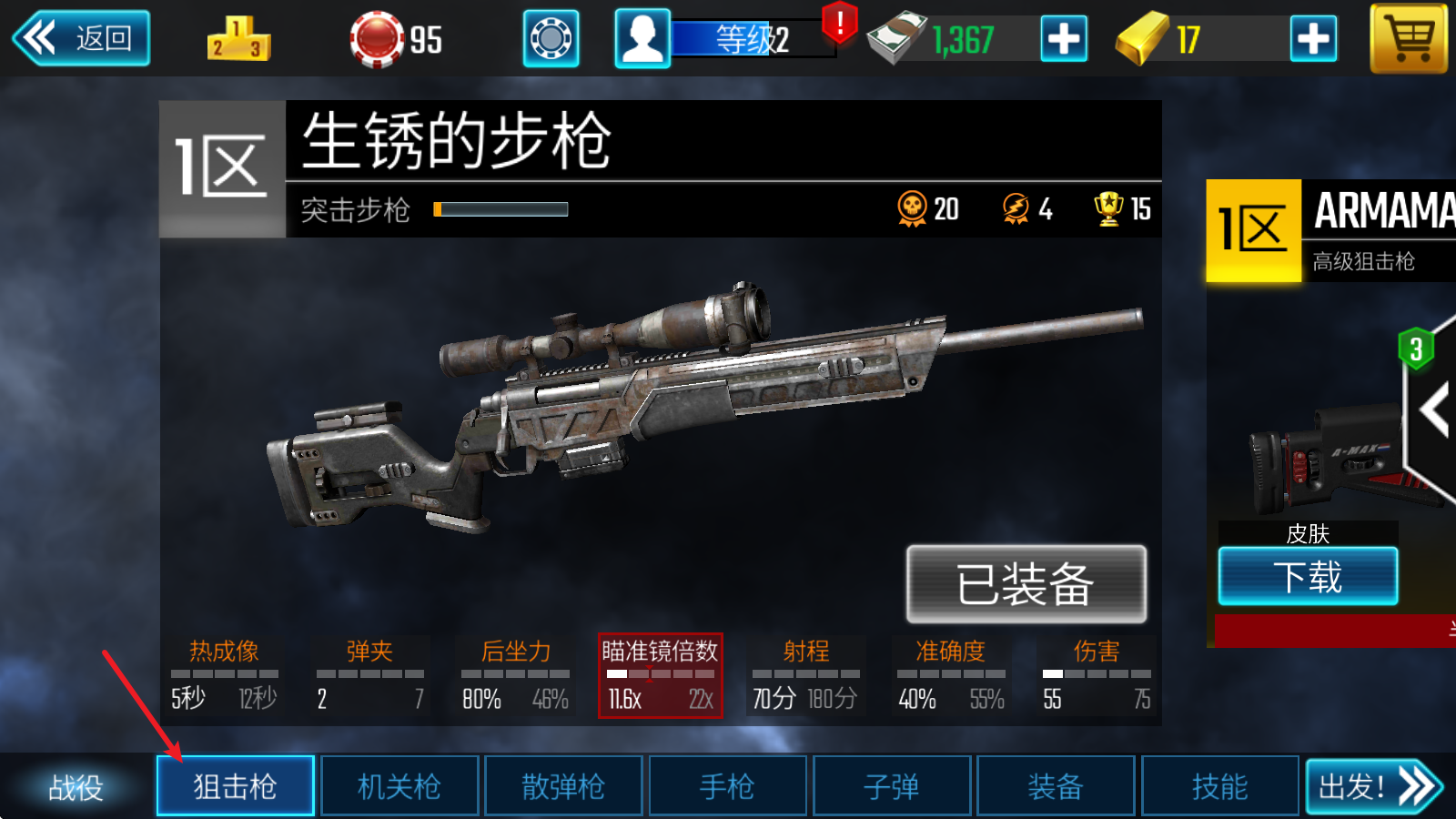Switch to the 机关枪 tab
The height and width of the screenshot is (819, 1456).
pos(399,785)
